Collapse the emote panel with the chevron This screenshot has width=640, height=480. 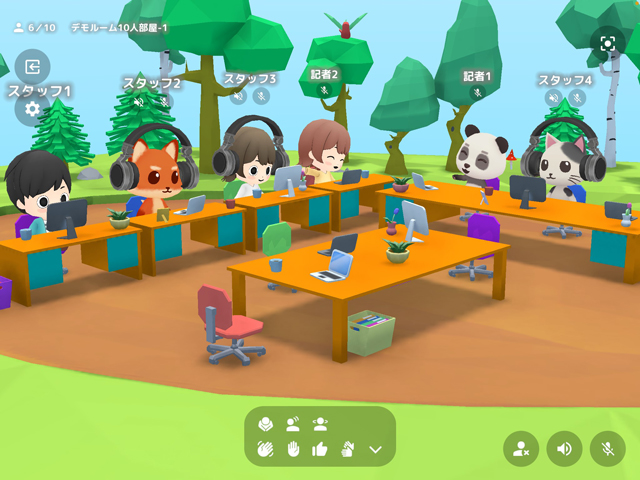click(375, 450)
